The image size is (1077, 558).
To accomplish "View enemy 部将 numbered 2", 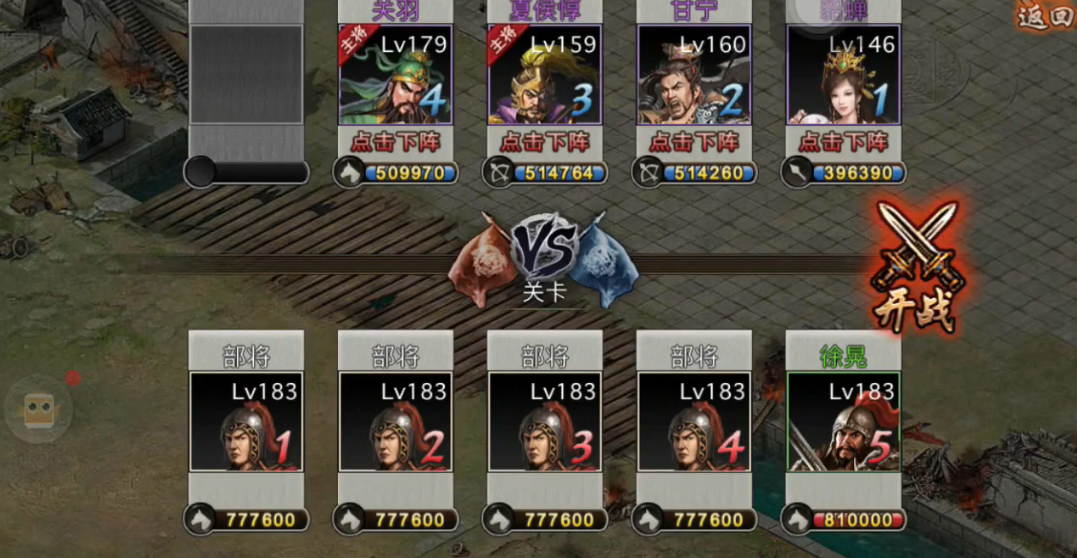I will [x=395, y=421].
